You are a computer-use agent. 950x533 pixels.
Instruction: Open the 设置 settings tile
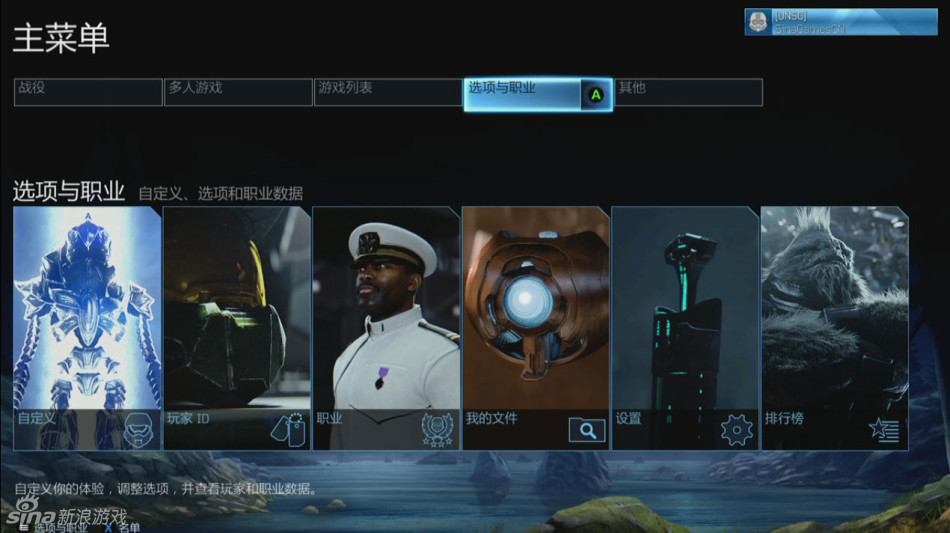coord(685,328)
